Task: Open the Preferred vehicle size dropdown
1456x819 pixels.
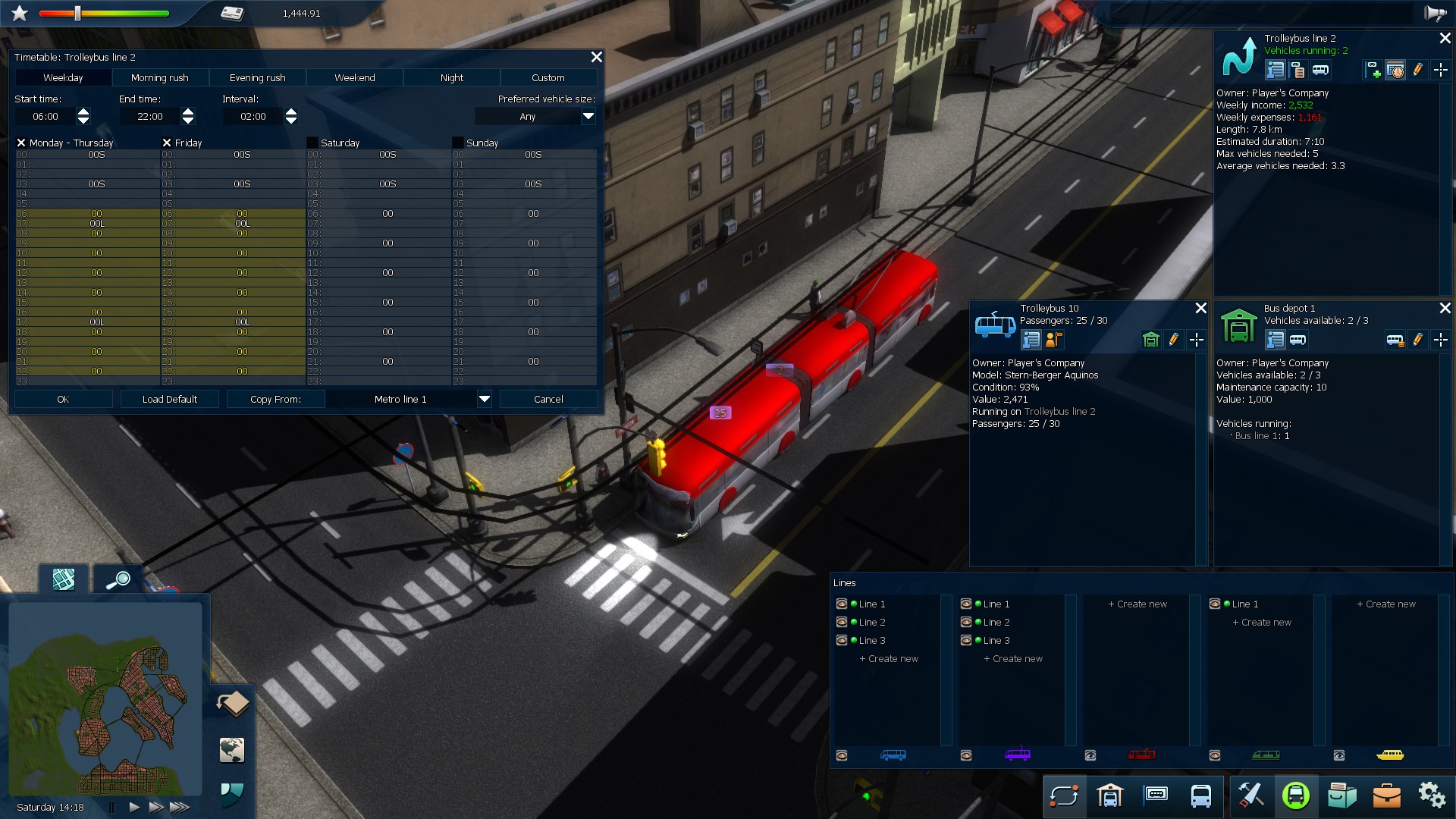Action: coord(588,117)
